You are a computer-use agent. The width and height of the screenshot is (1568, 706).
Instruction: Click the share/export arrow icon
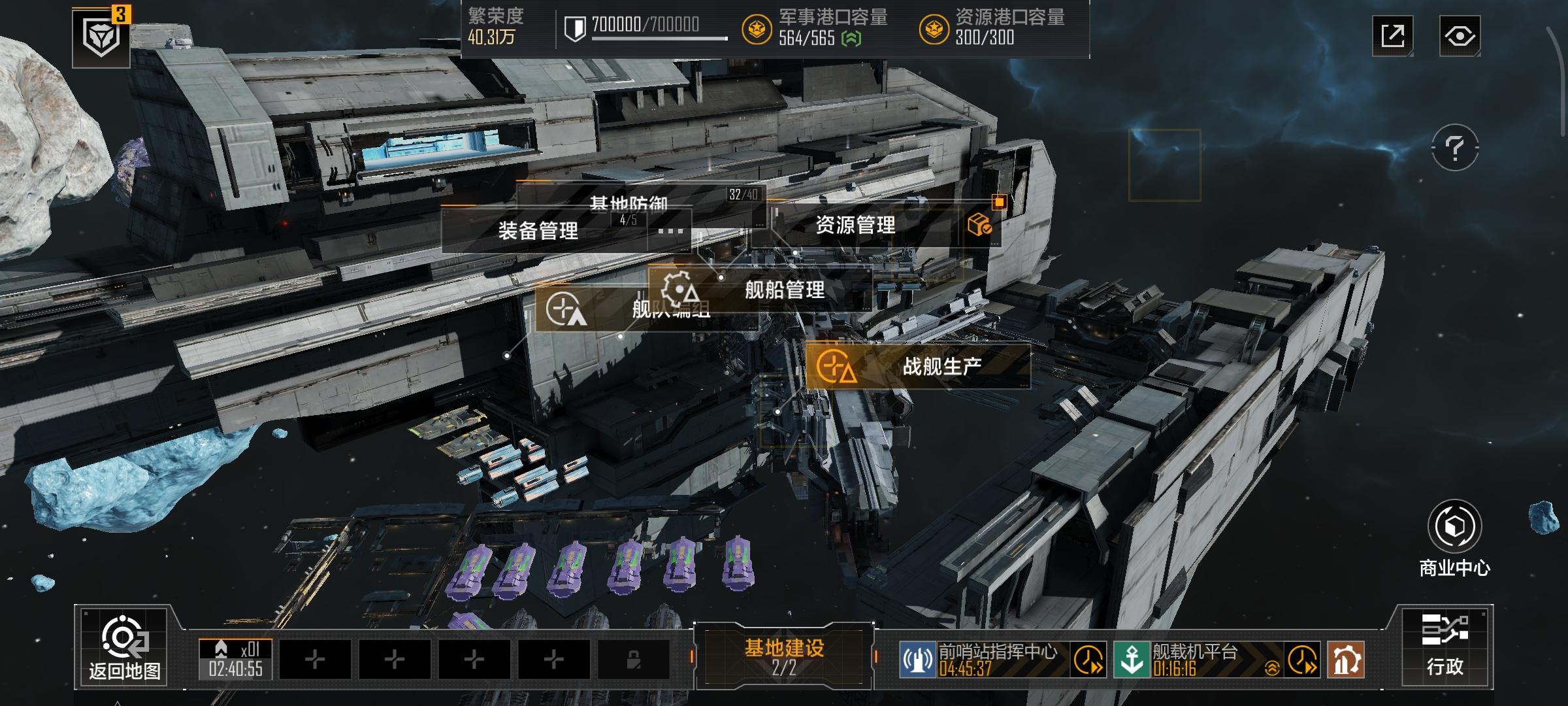click(1392, 35)
